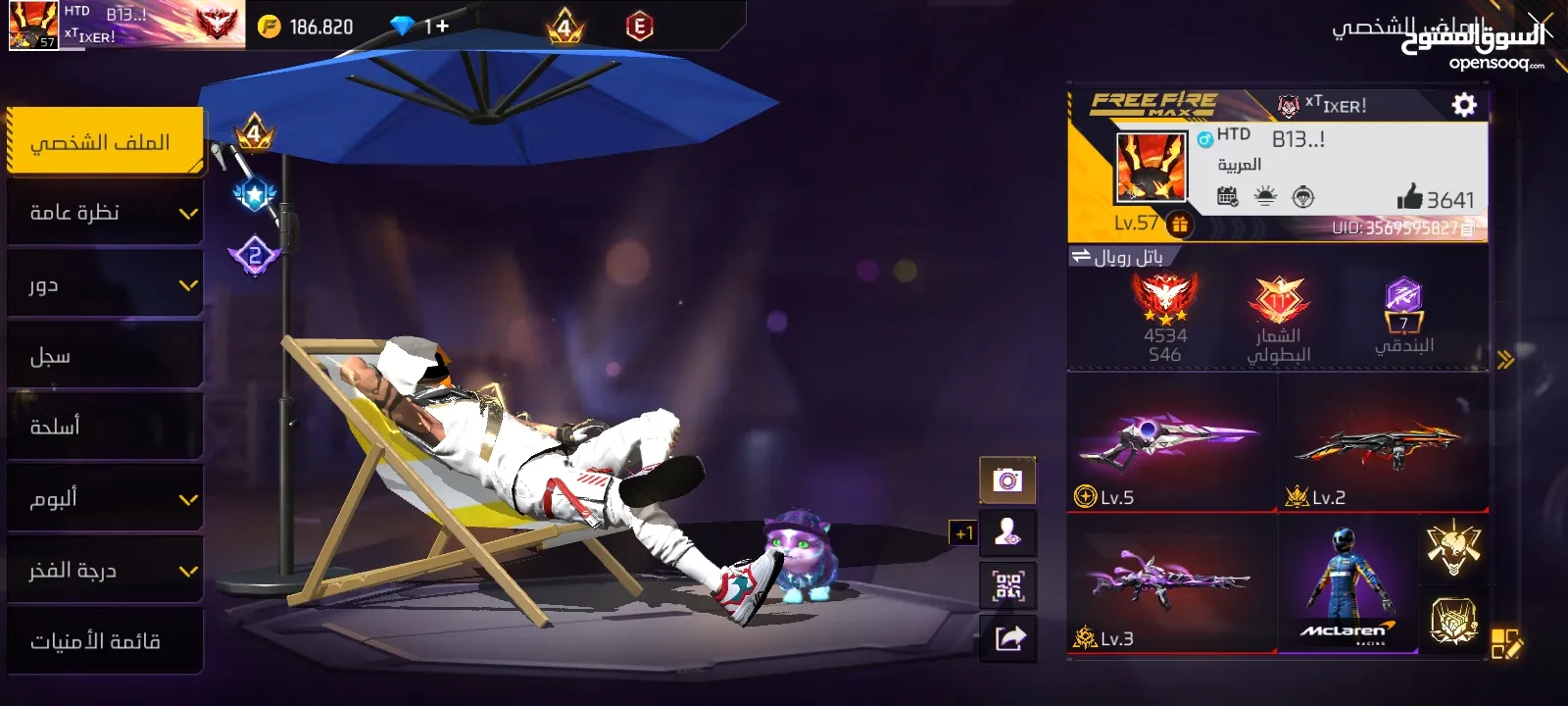Open the قائمة الأمنيات wishlist tab
The image size is (1568, 706).
pyautogui.click(x=104, y=641)
